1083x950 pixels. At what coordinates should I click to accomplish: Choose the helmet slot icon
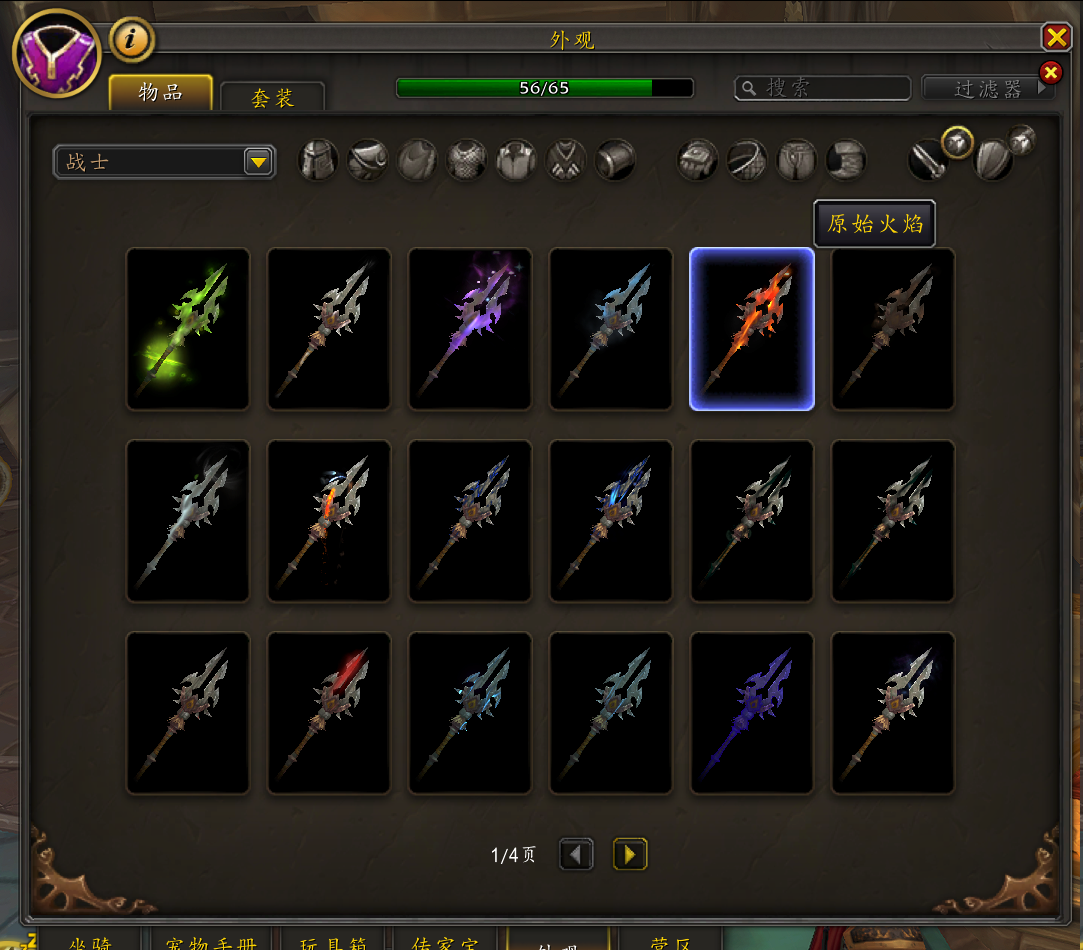pyautogui.click(x=318, y=160)
